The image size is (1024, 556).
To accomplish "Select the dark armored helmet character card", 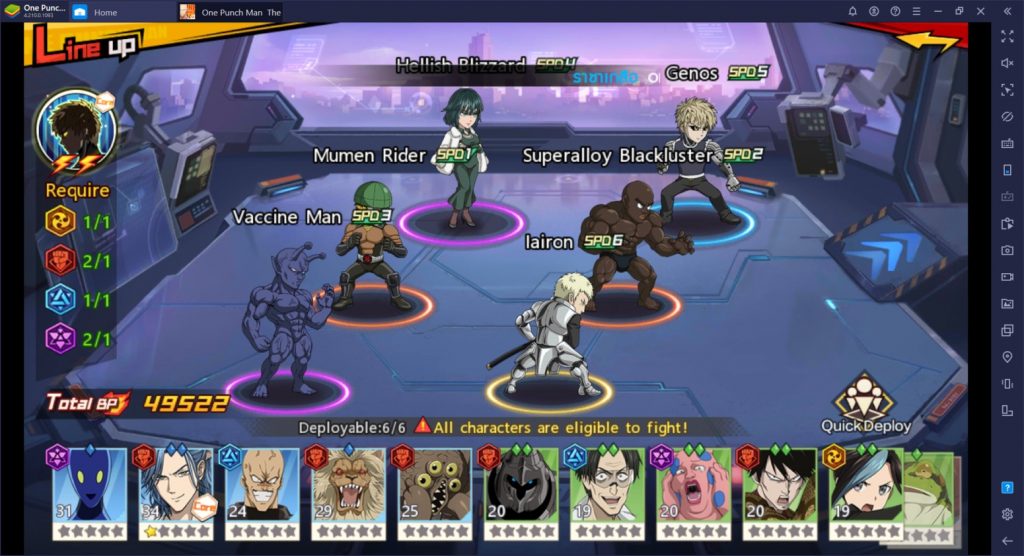I will 520,492.
